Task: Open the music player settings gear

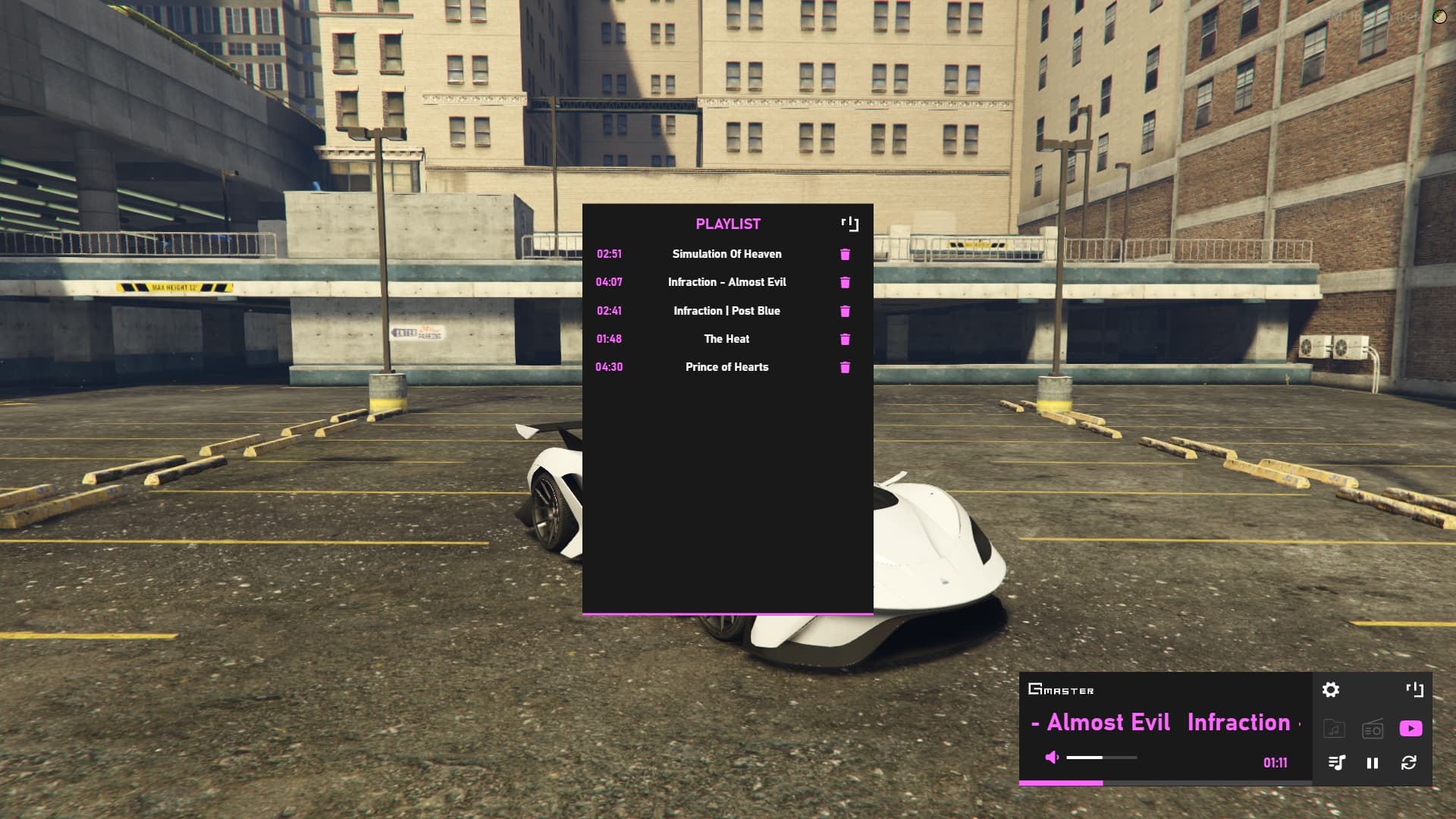Action: [x=1331, y=689]
